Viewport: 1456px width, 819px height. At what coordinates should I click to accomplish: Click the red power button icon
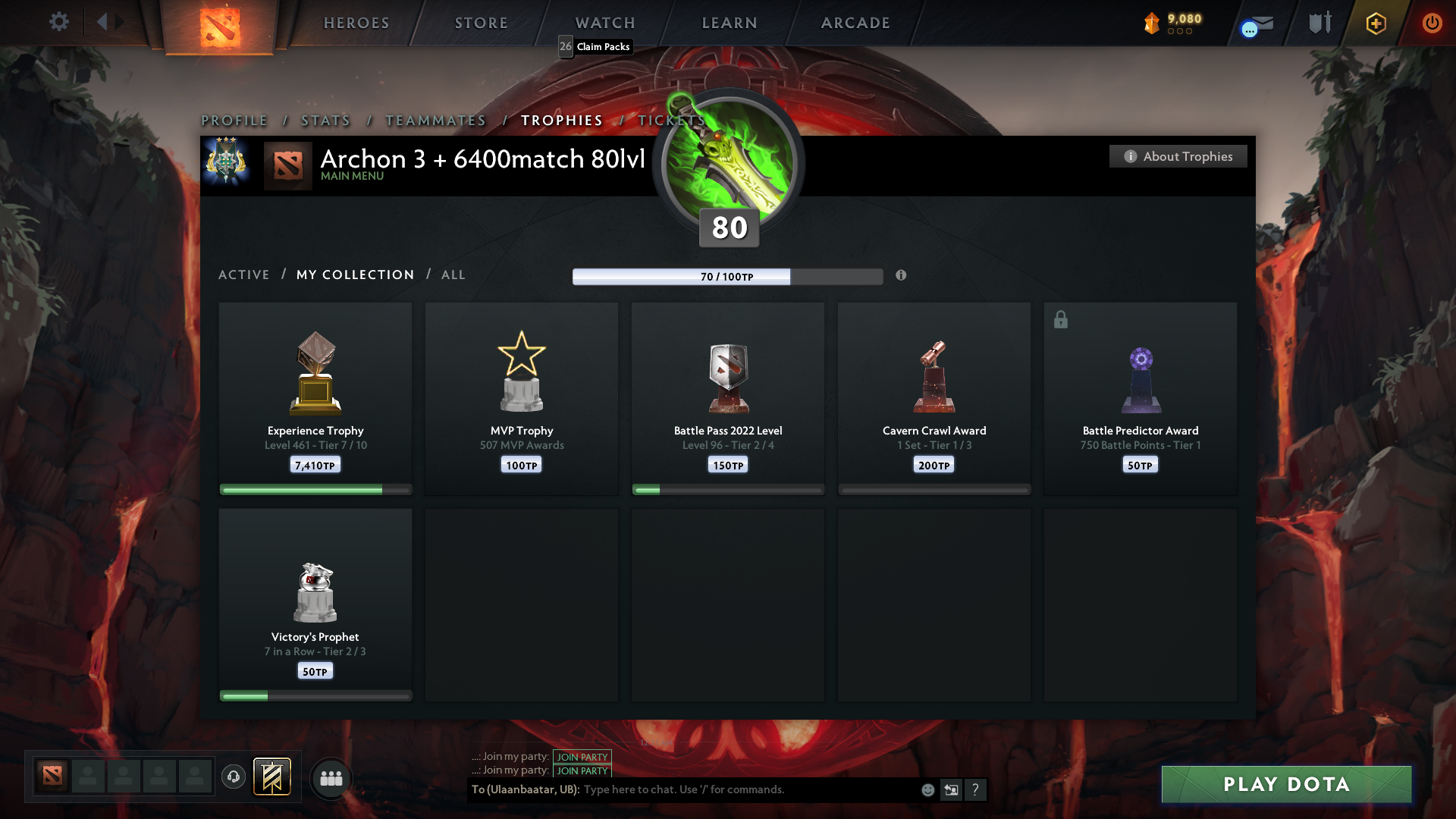1432,23
